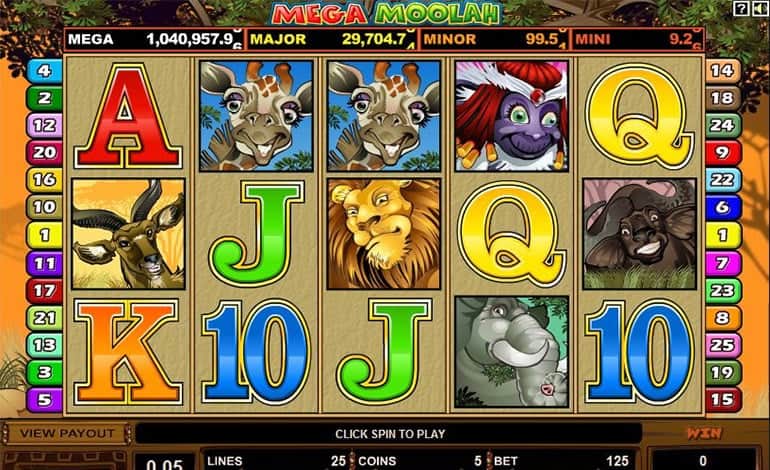
Task: Select the payline 25 marker
Action: 724,346
